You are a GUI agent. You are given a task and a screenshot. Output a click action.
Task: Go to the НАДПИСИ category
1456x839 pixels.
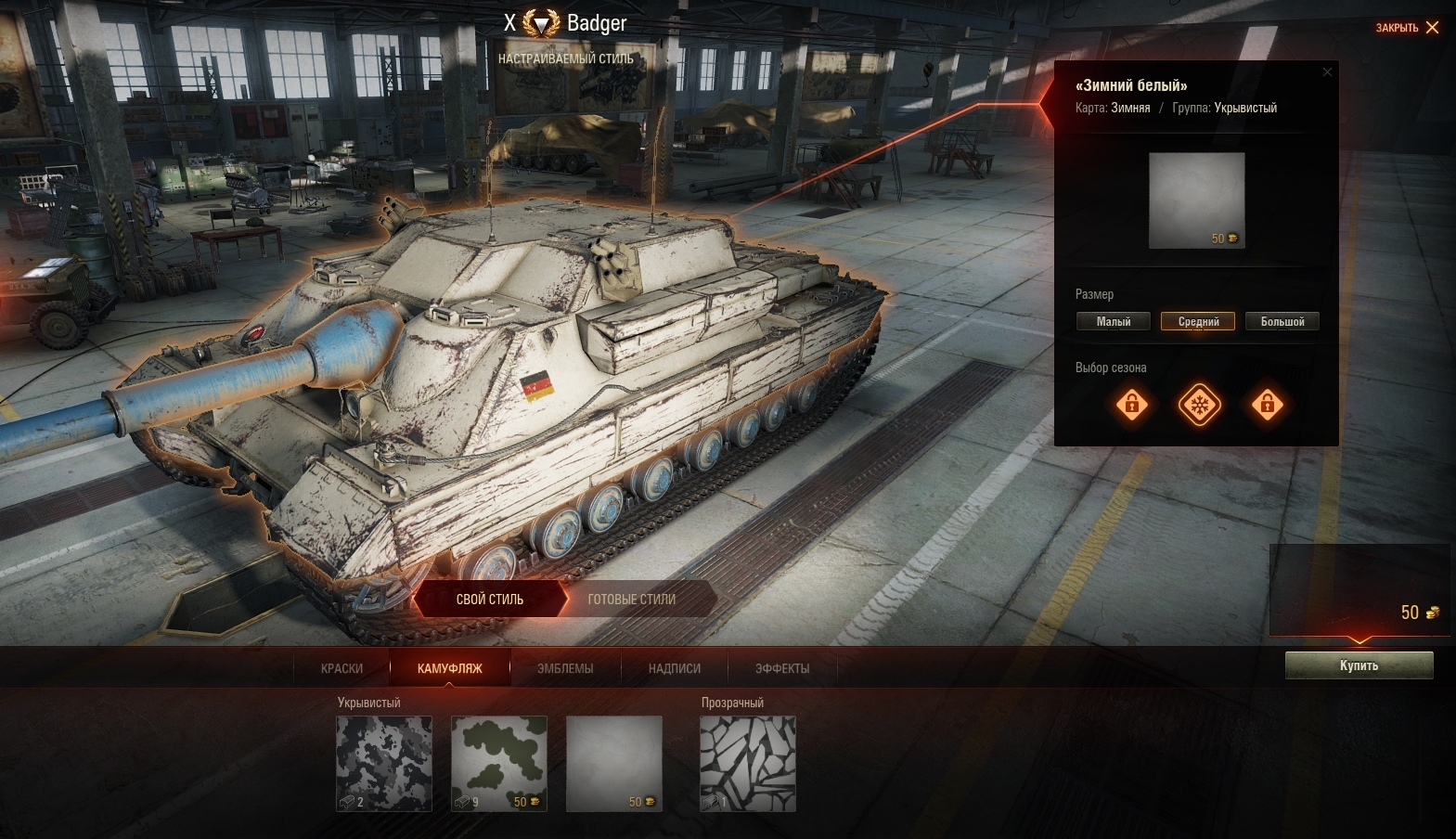click(675, 668)
